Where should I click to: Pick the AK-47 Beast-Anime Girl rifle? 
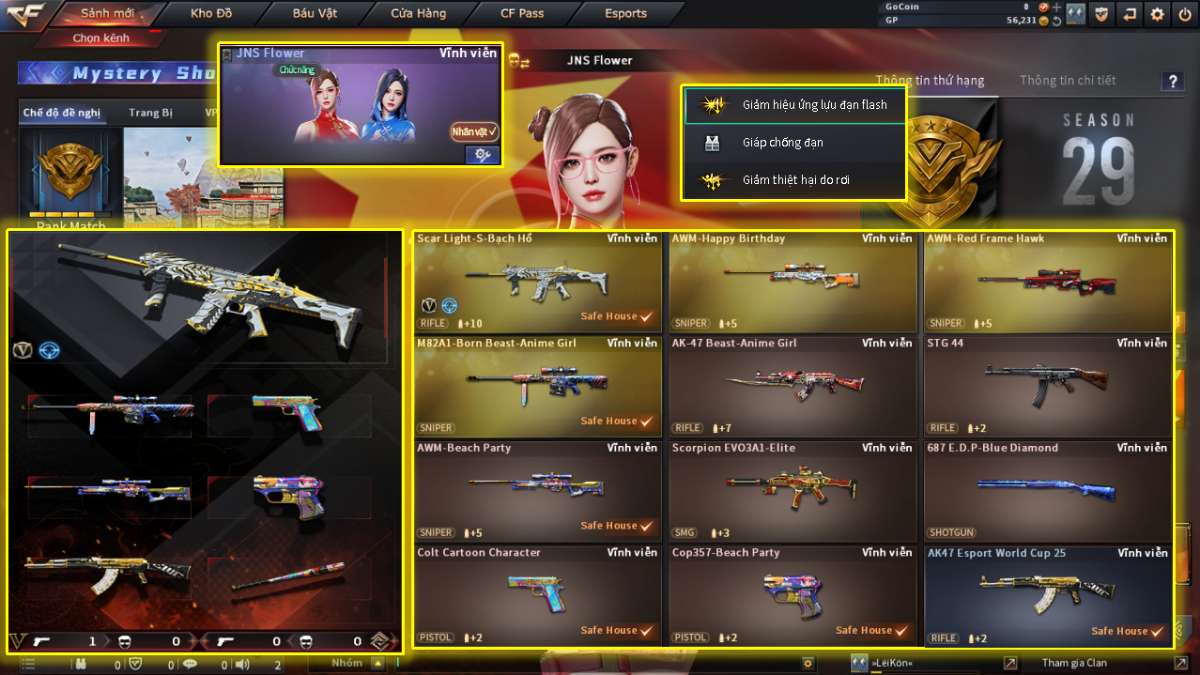pos(791,386)
